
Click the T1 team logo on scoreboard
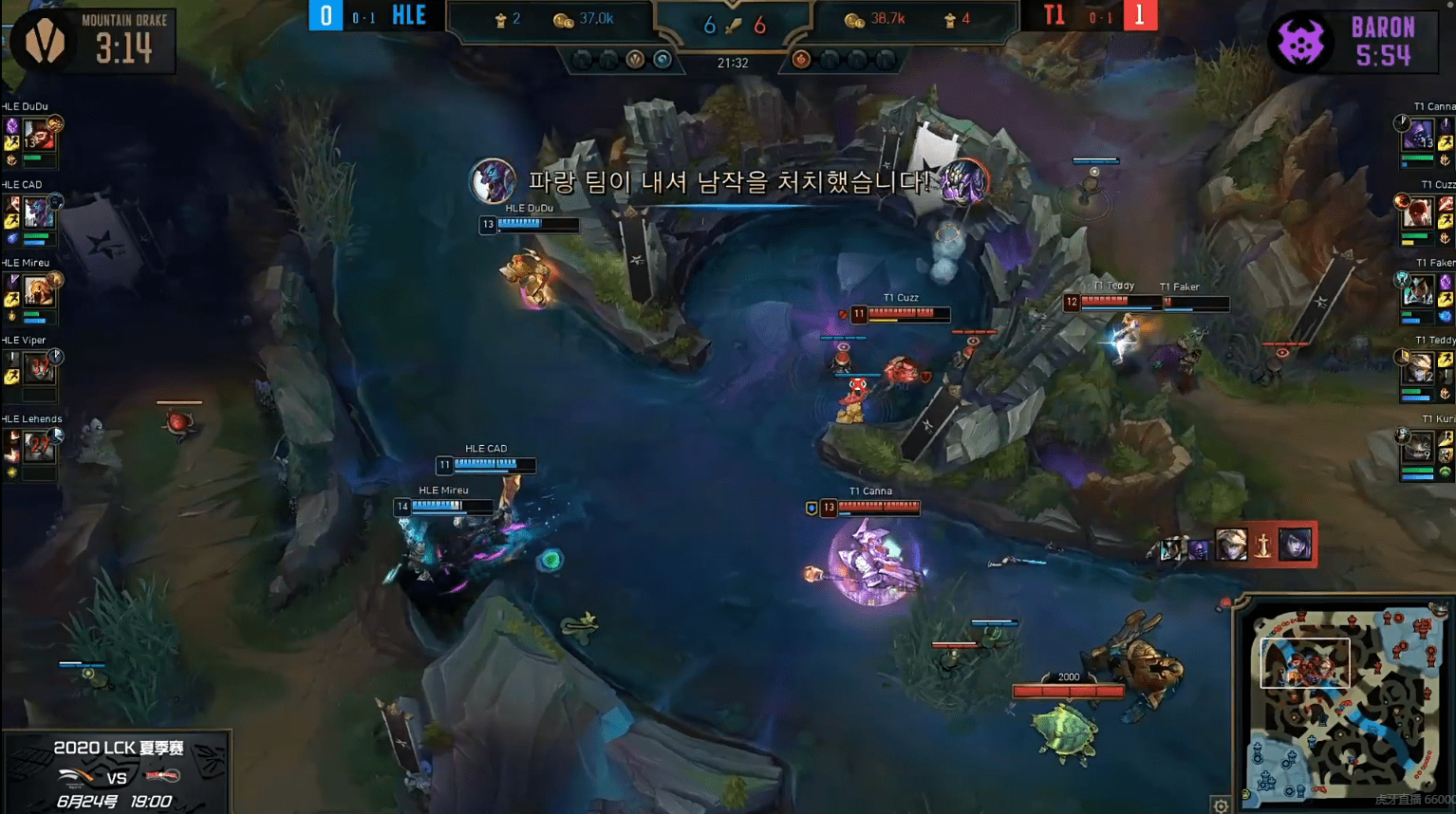coord(1054,15)
